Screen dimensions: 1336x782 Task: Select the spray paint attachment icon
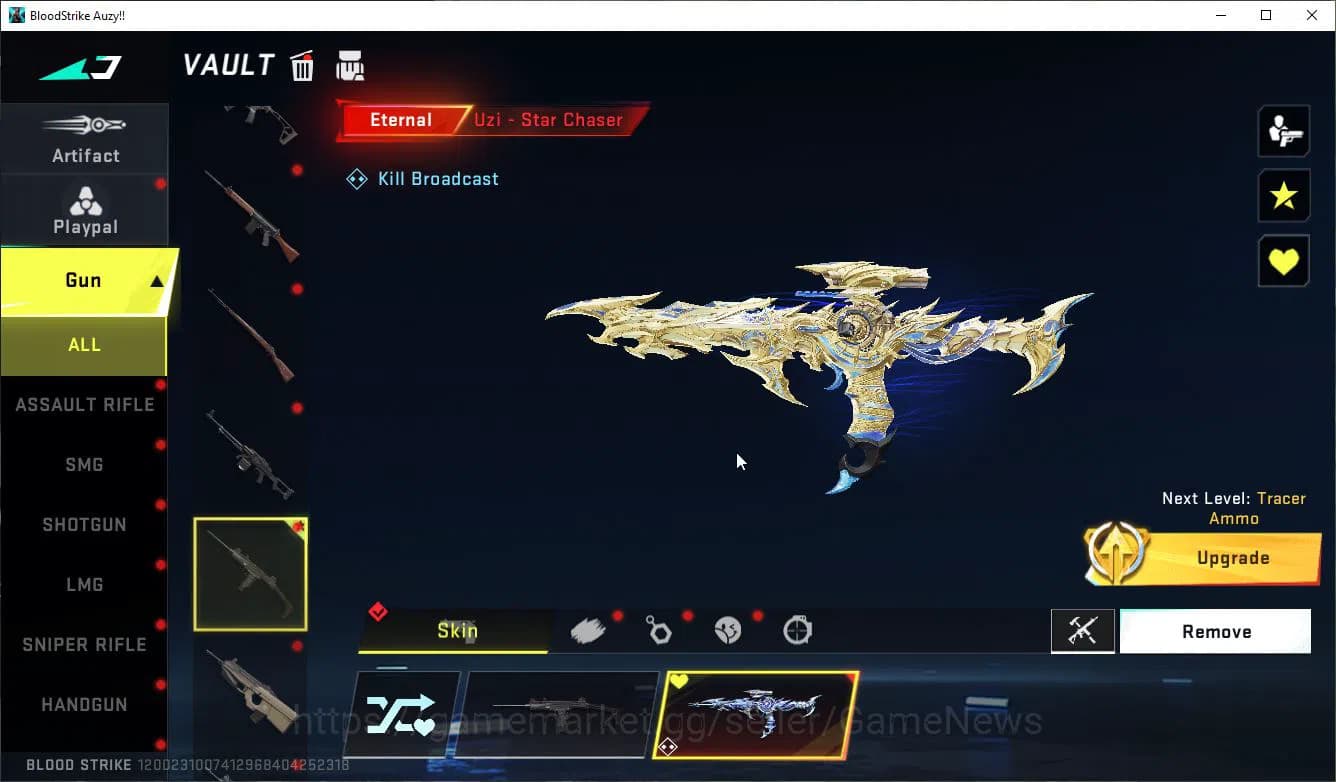click(589, 629)
